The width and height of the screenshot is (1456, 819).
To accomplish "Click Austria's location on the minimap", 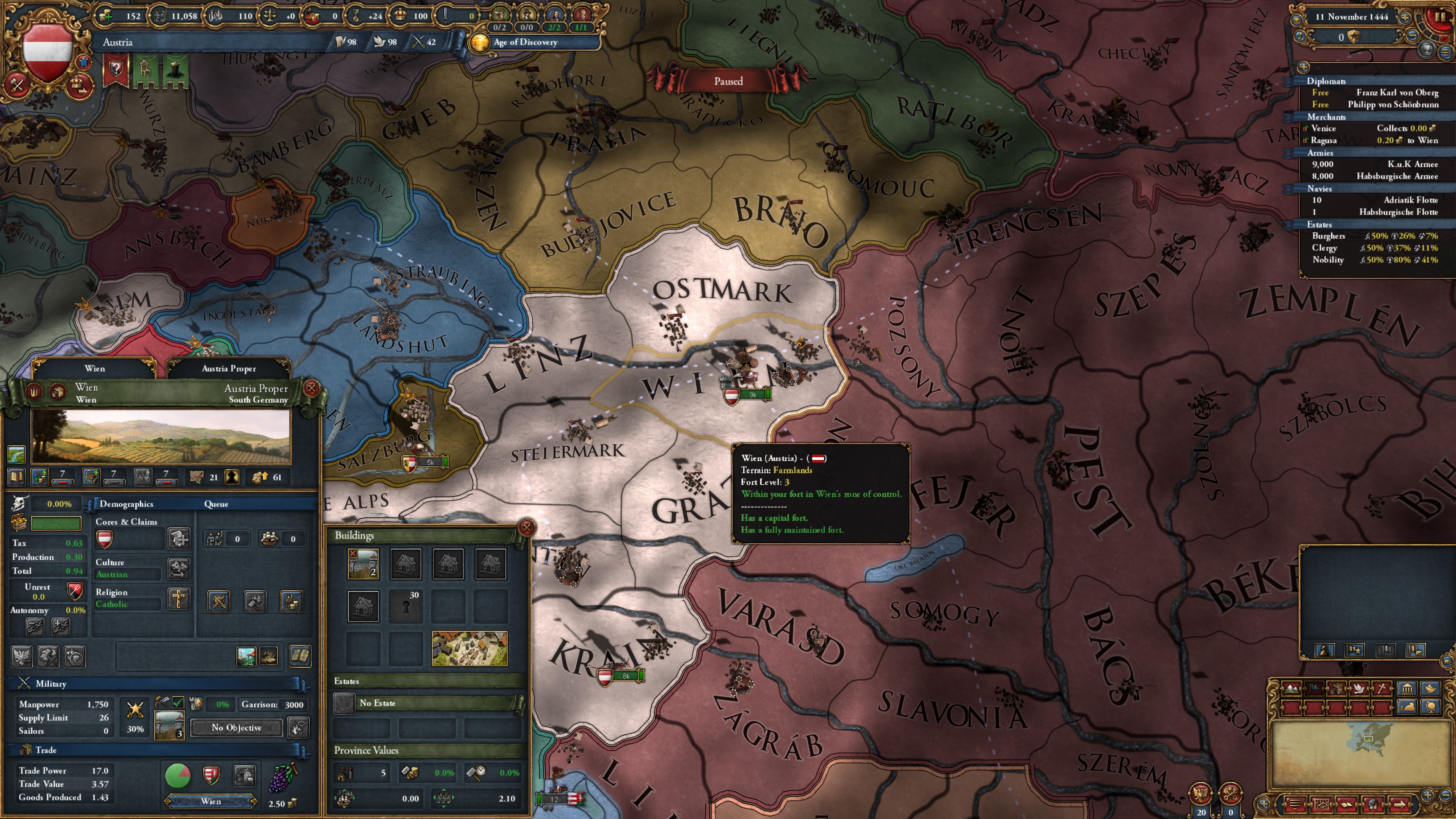I will 1369,739.
